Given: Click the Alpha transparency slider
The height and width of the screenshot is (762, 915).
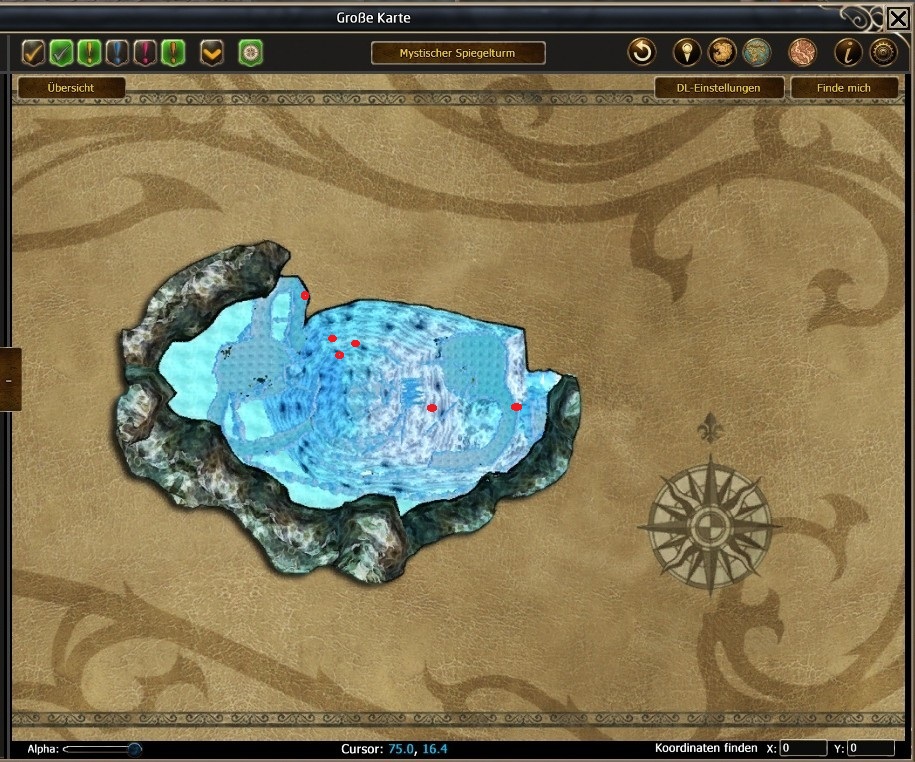Looking at the screenshot, I should pyautogui.click(x=100, y=748).
